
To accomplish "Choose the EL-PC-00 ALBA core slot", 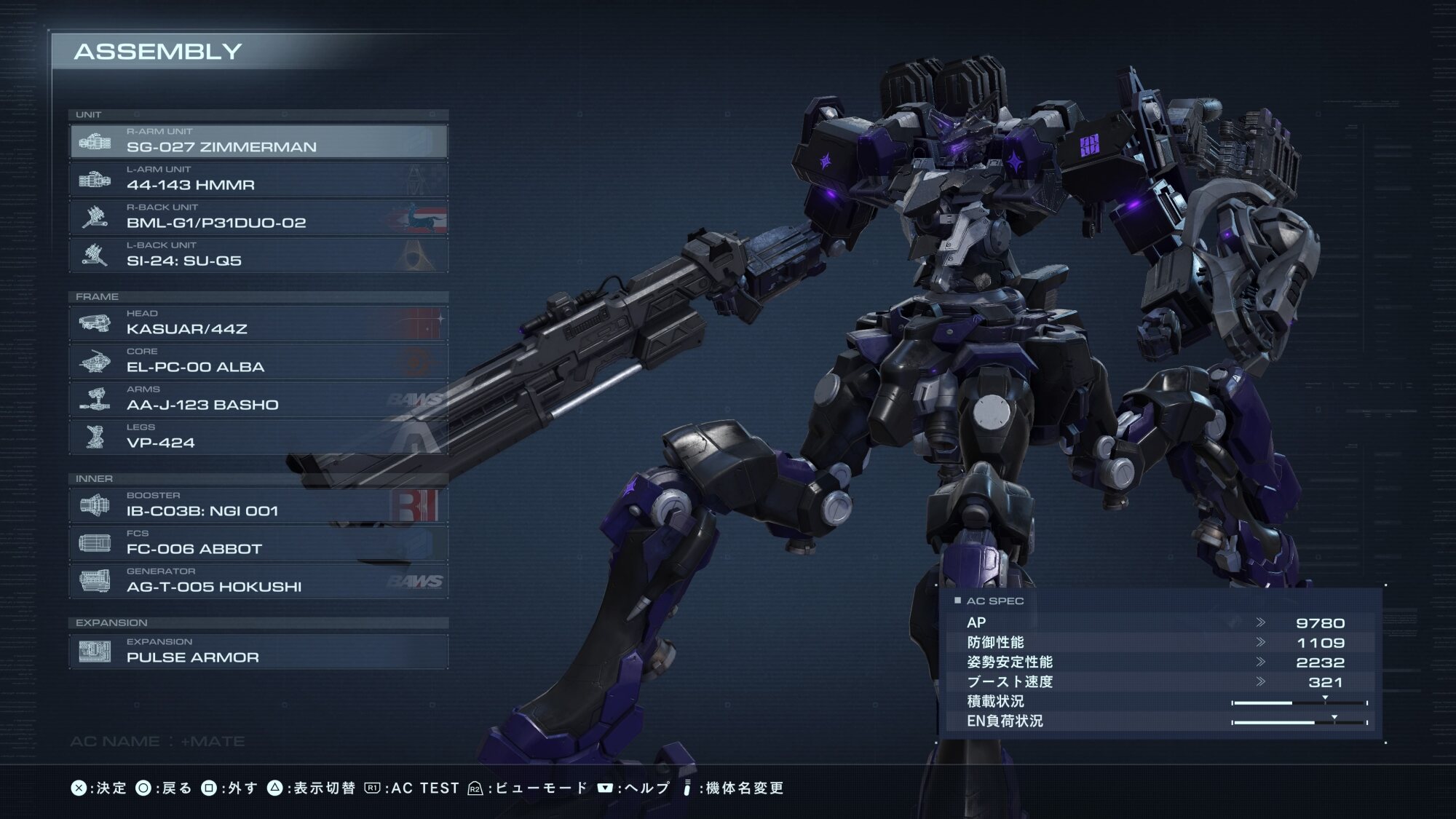I will click(x=258, y=361).
